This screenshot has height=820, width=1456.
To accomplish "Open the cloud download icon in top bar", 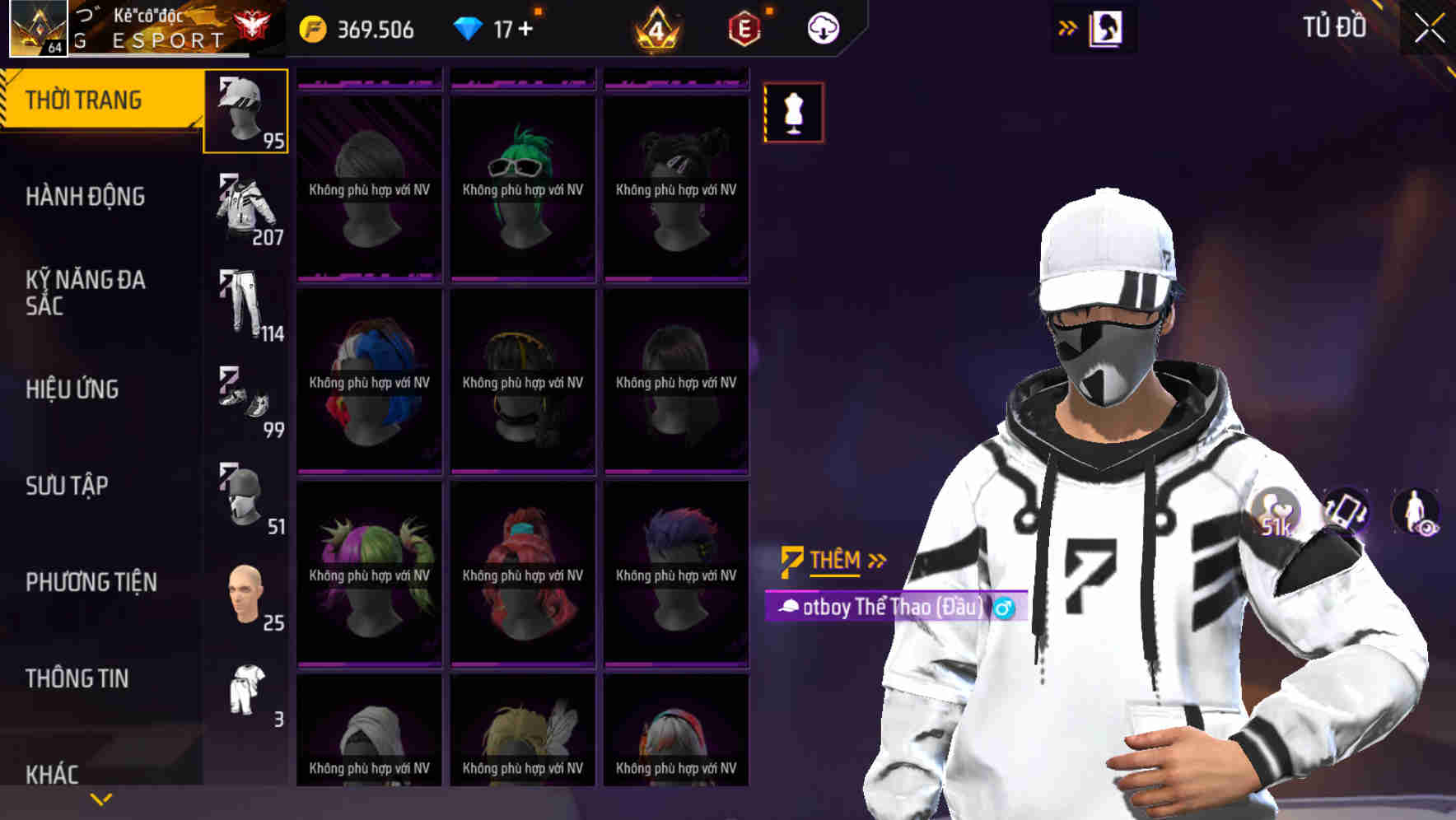I will pyautogui.click(x=821, y=27).
